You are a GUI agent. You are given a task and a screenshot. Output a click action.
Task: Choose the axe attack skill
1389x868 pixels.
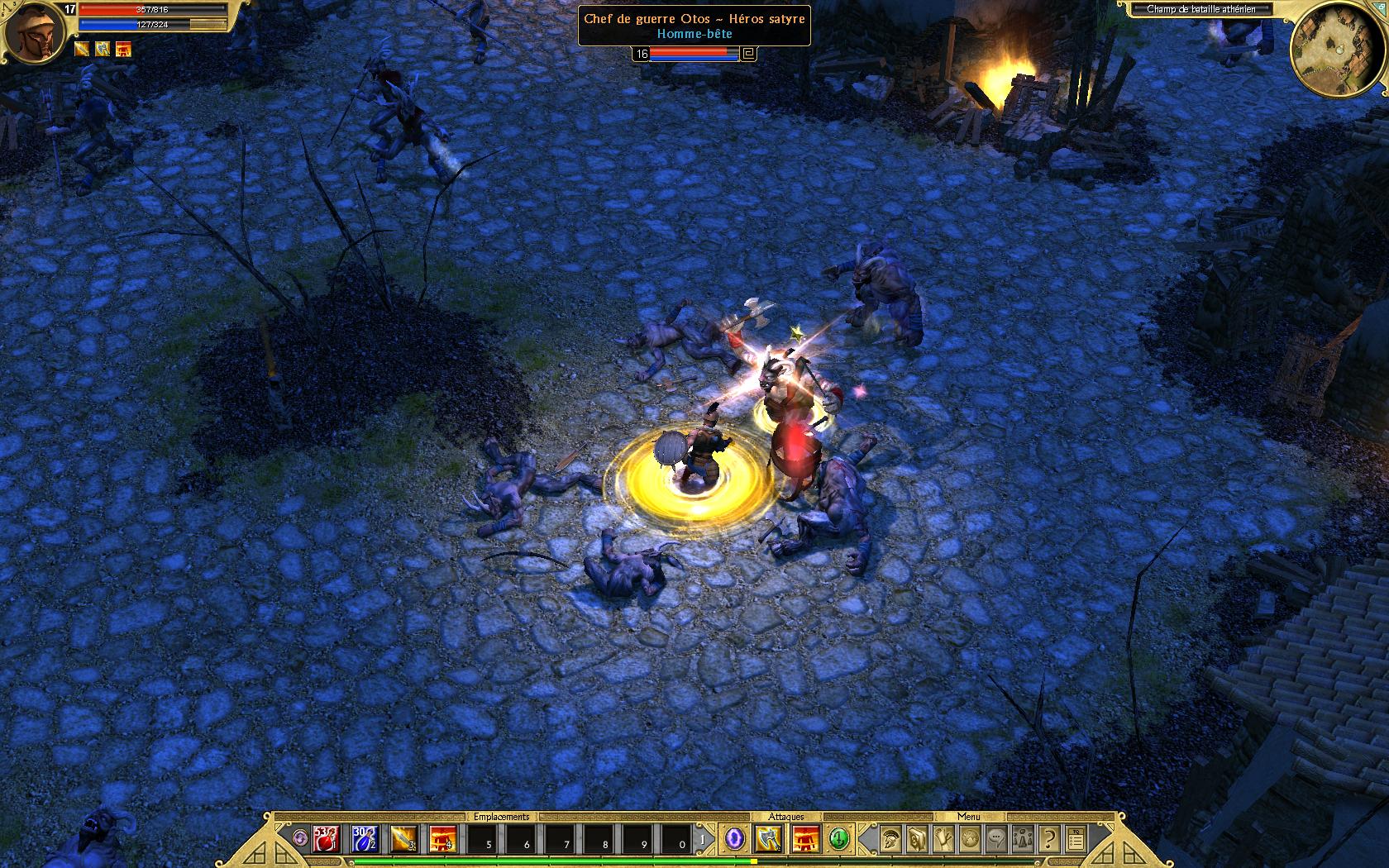pos(768,839)
